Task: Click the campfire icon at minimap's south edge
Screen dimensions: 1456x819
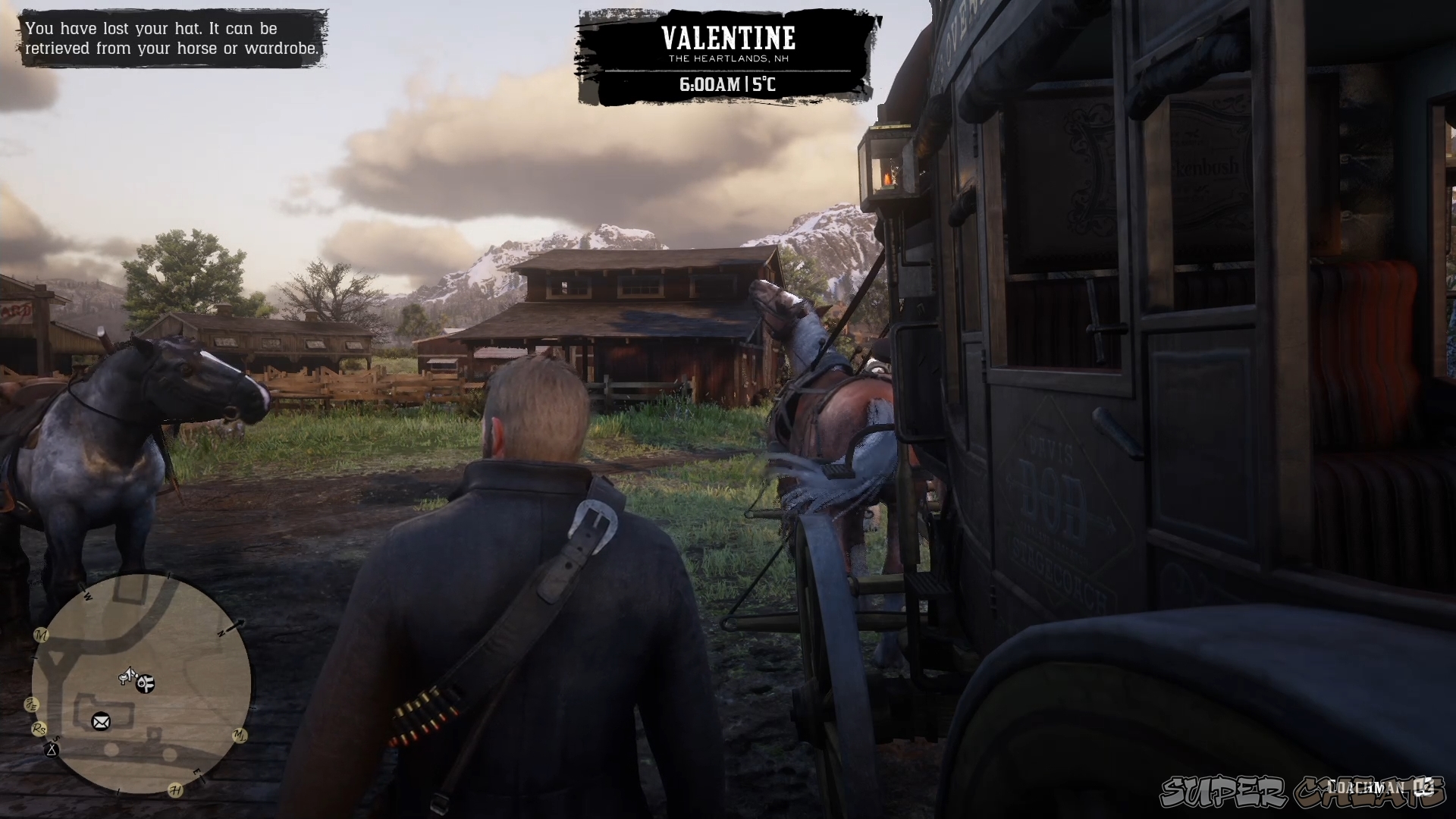Action: (51, 752)
